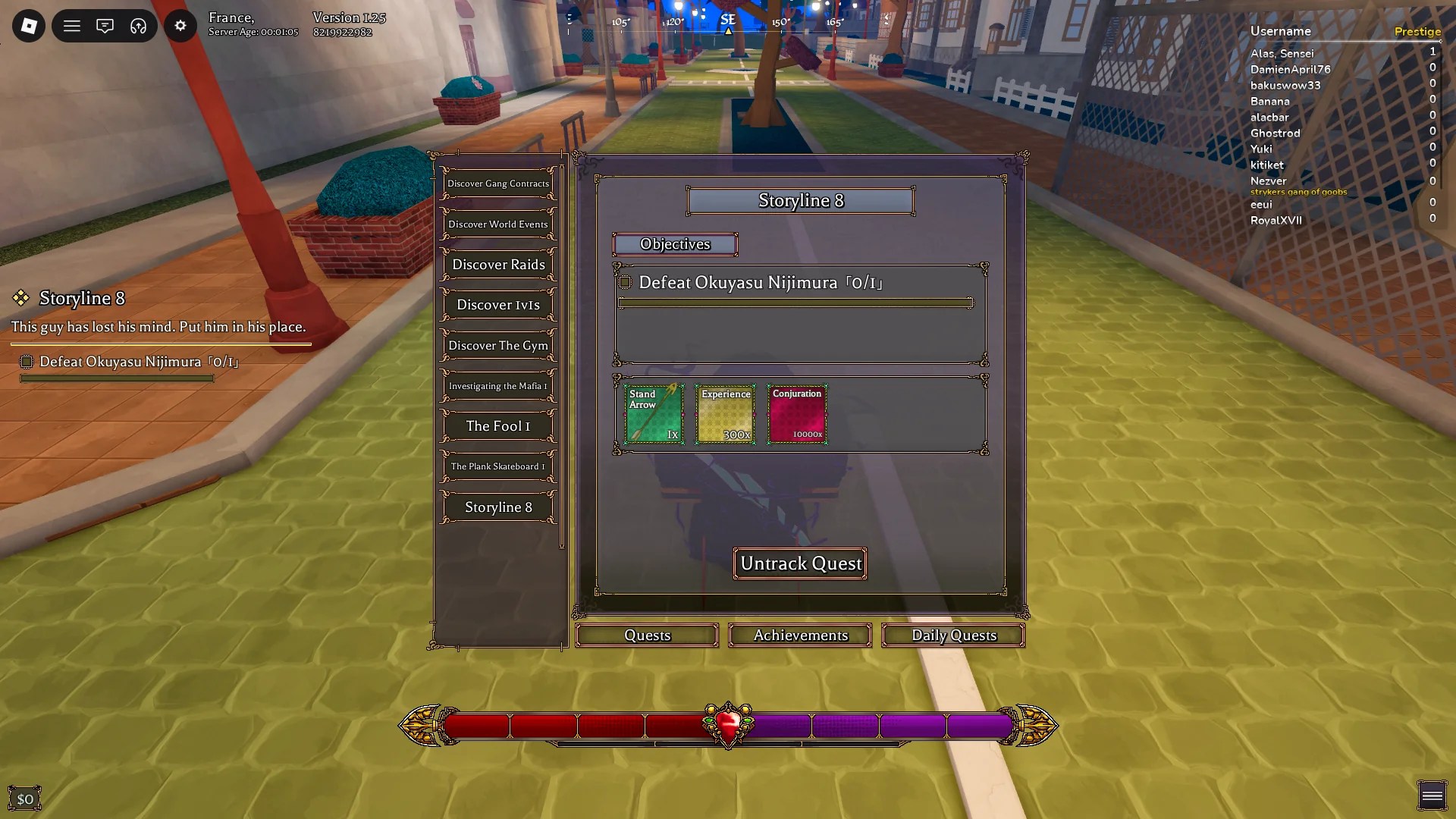Select the Conjuration 10000x reward icon
This screenshot has height=819, width=1456.
pyautogui.click(x=797, y=414)
